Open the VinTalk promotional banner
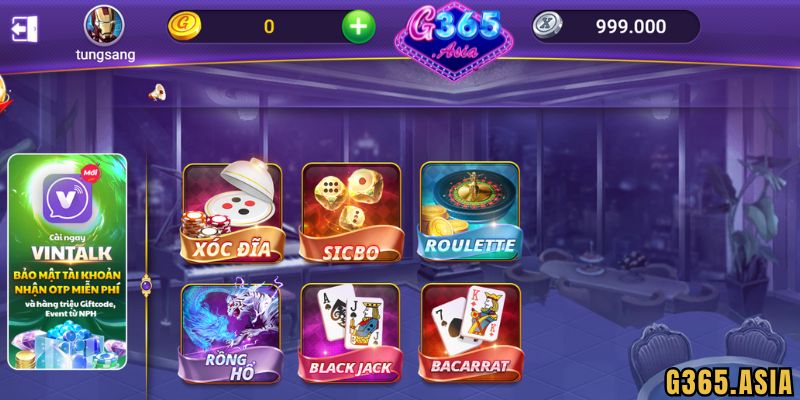 (67, 262)
